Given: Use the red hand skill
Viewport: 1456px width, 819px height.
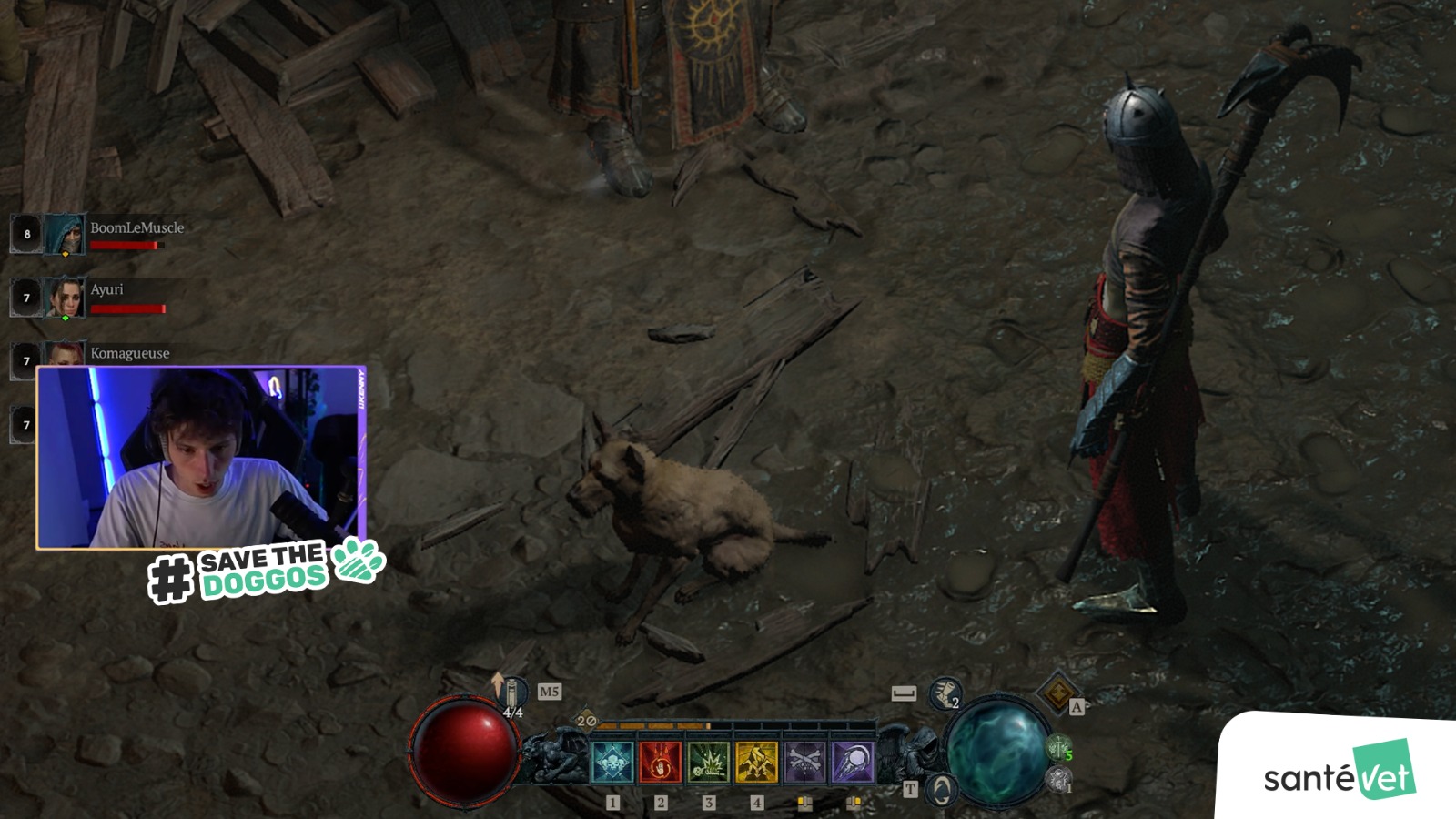Looking at the screenshot, I should [661, 762].
